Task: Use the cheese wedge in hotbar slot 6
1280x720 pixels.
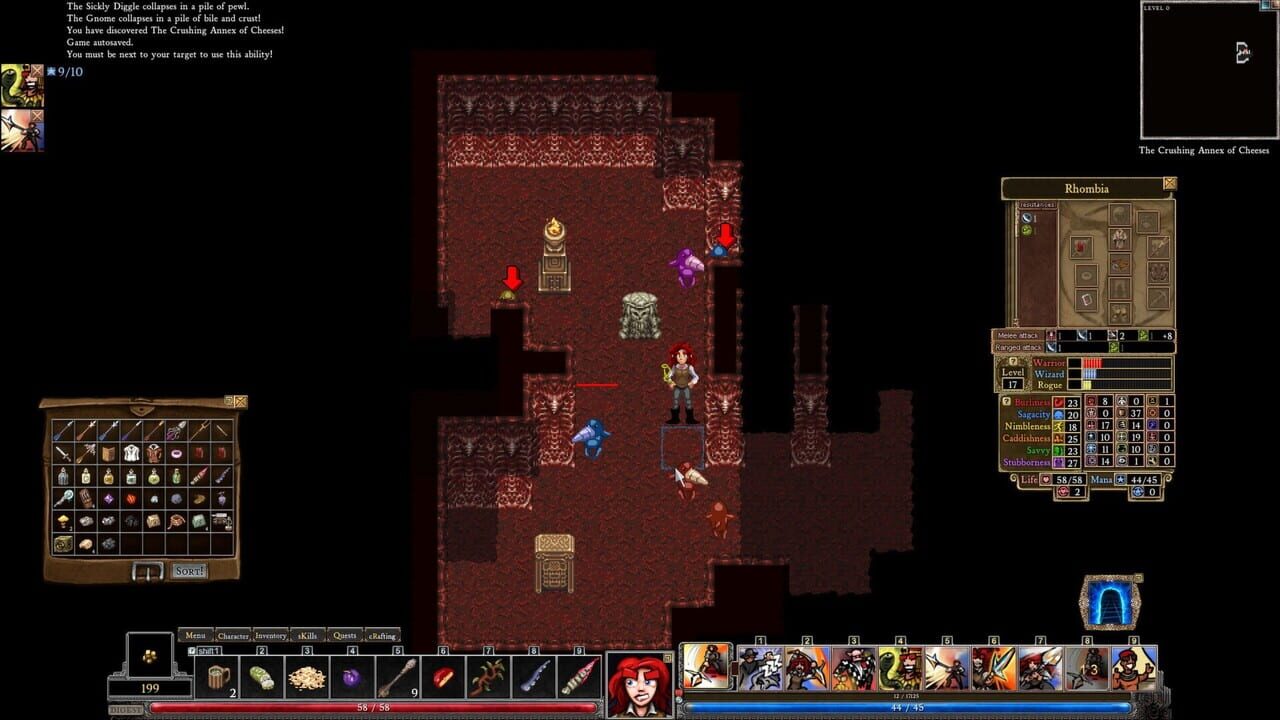Action: 444,676
